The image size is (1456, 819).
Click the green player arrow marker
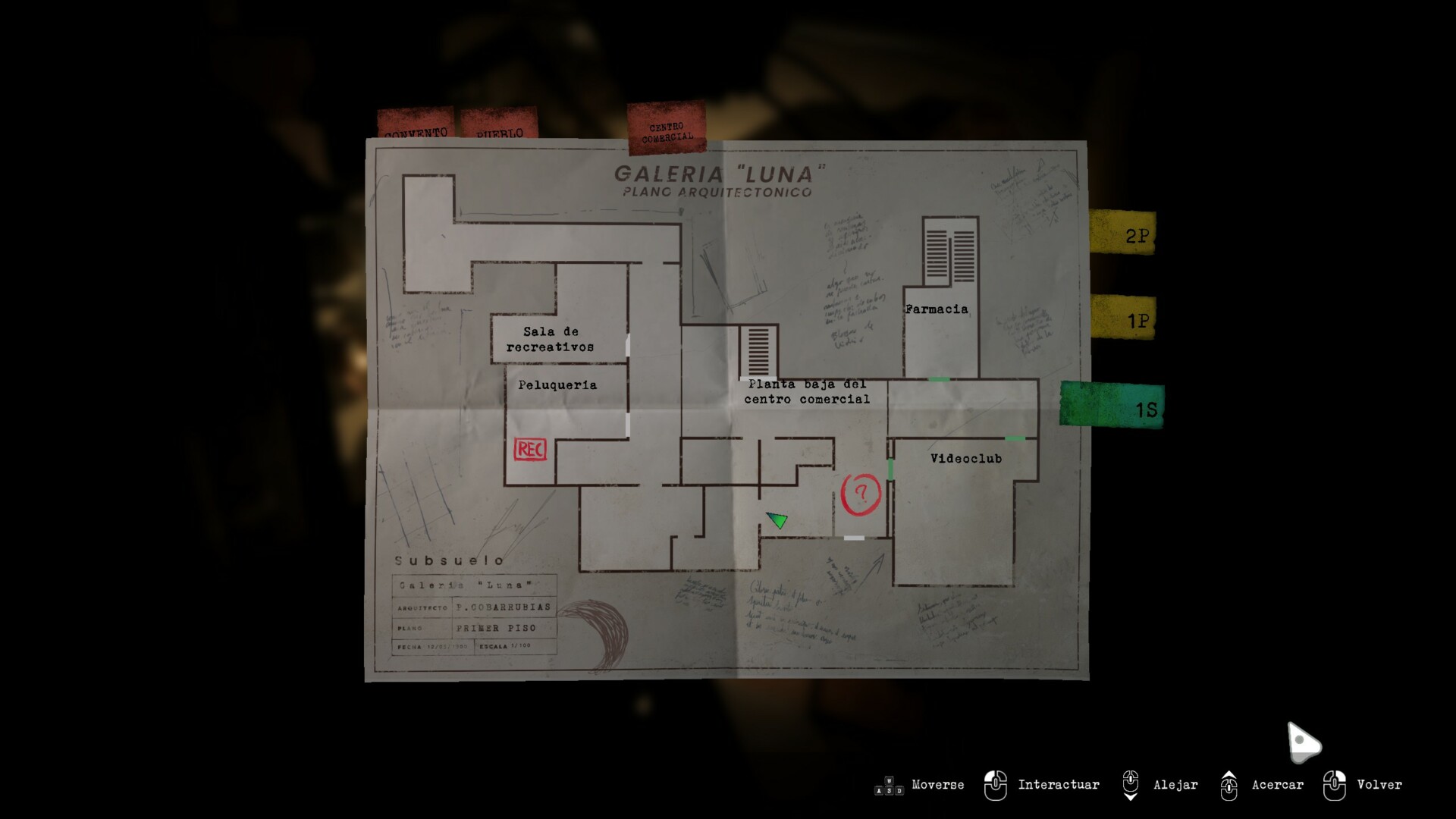pos(777,519)
